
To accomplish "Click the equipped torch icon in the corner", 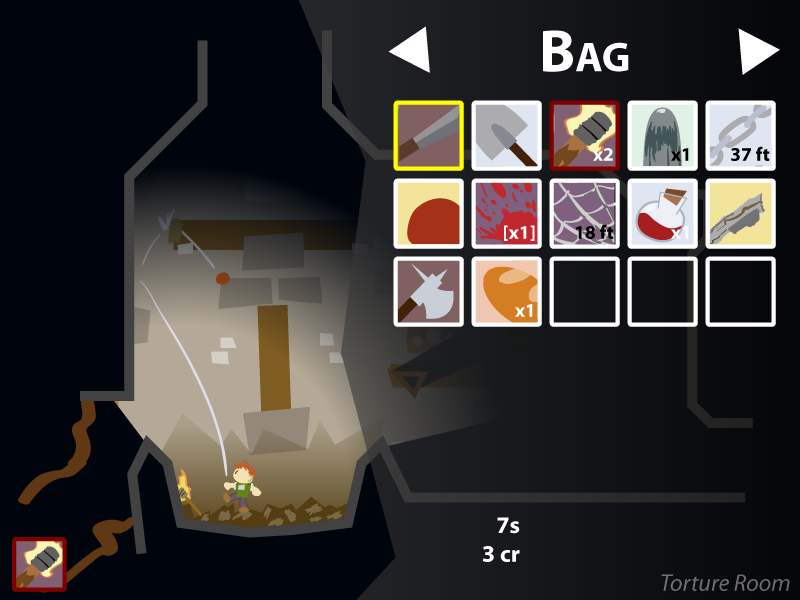I will coord(39,563).
